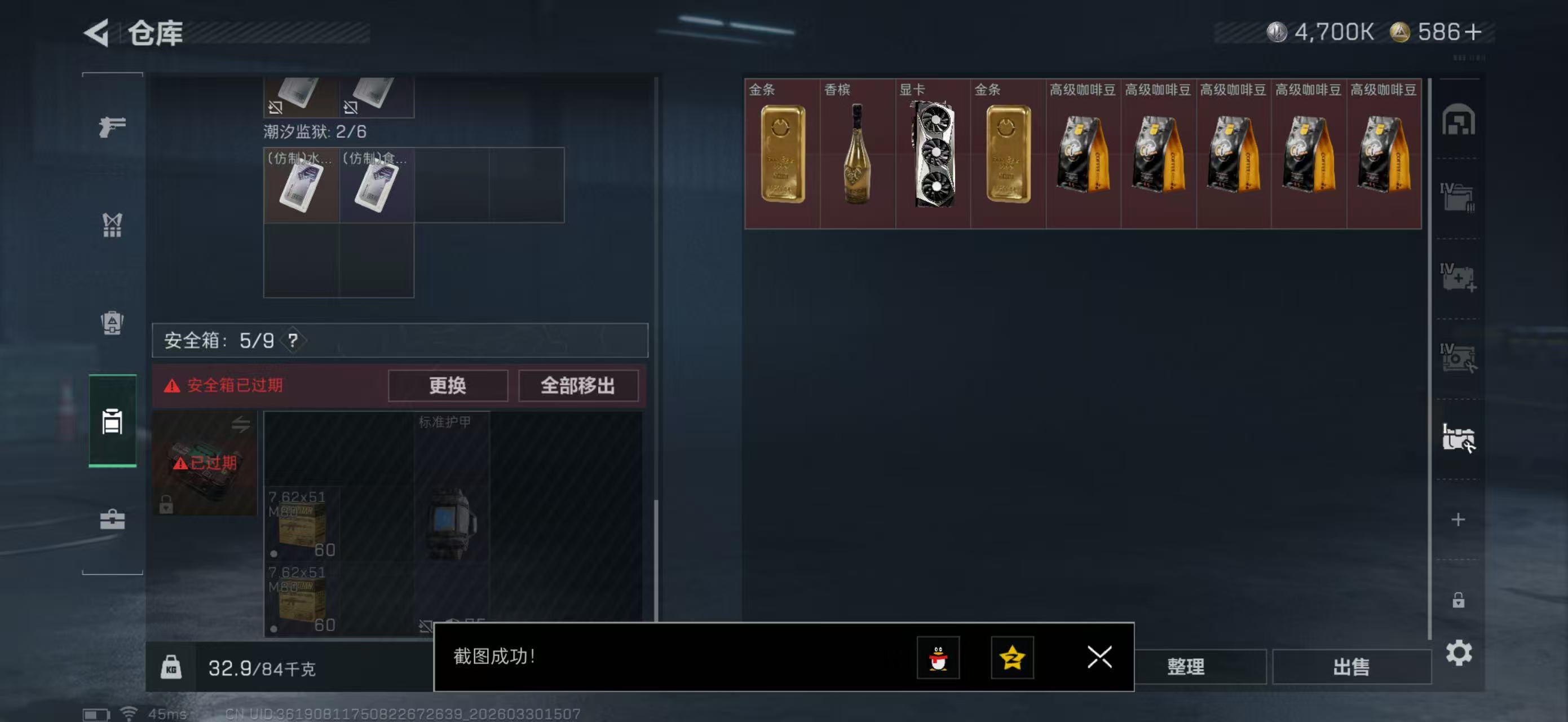The width and height of the screenshot is (1568, 722).
Task: Open the chest rig category icon
Action: coord(113,225)
